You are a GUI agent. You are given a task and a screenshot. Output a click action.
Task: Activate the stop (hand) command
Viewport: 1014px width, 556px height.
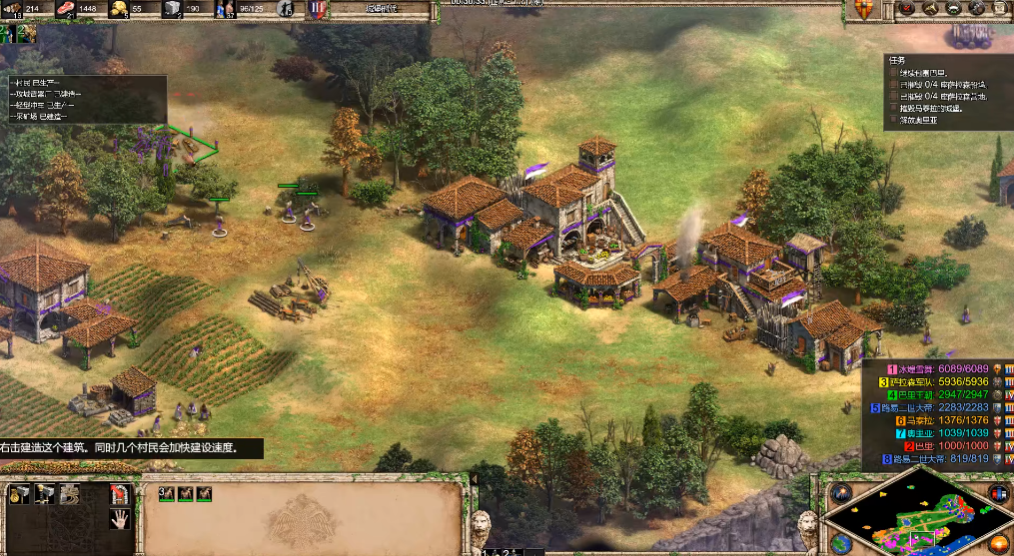pyautogui.click(x=119, y=518)
